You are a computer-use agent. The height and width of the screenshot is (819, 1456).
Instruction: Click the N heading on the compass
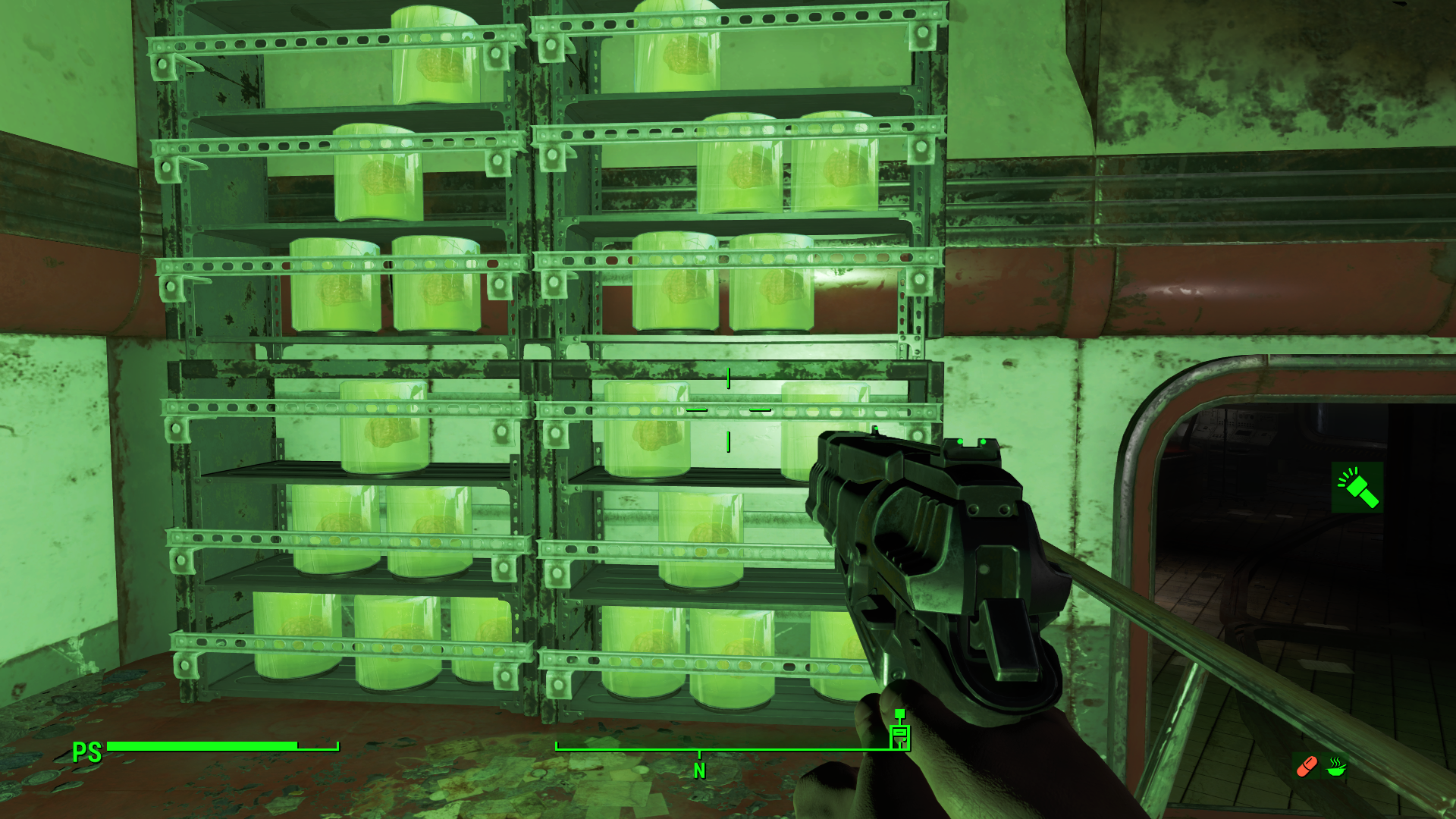coord(699,771)
